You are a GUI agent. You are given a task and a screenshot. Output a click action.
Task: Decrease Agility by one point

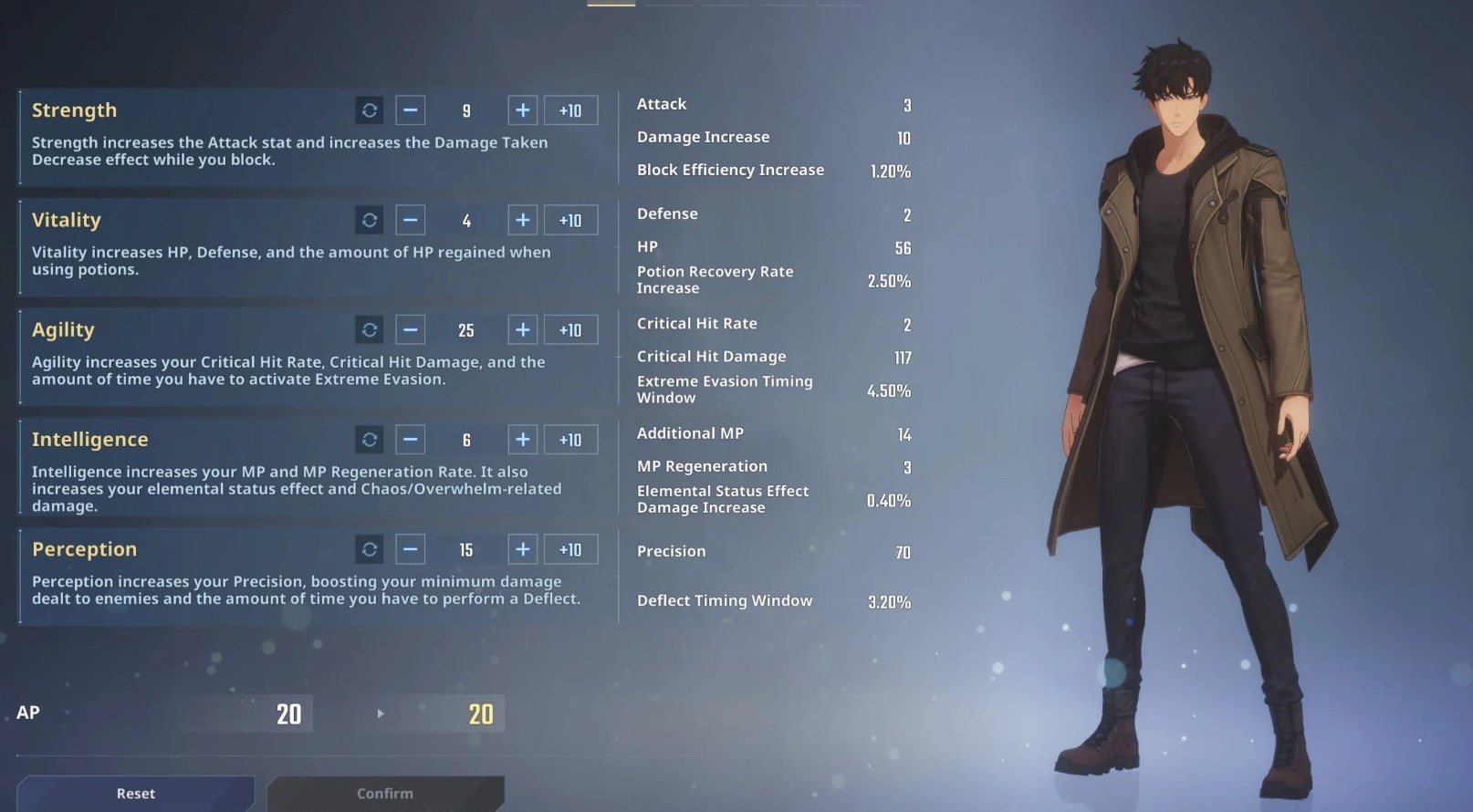pyautogui.click(x=411, y=329)
